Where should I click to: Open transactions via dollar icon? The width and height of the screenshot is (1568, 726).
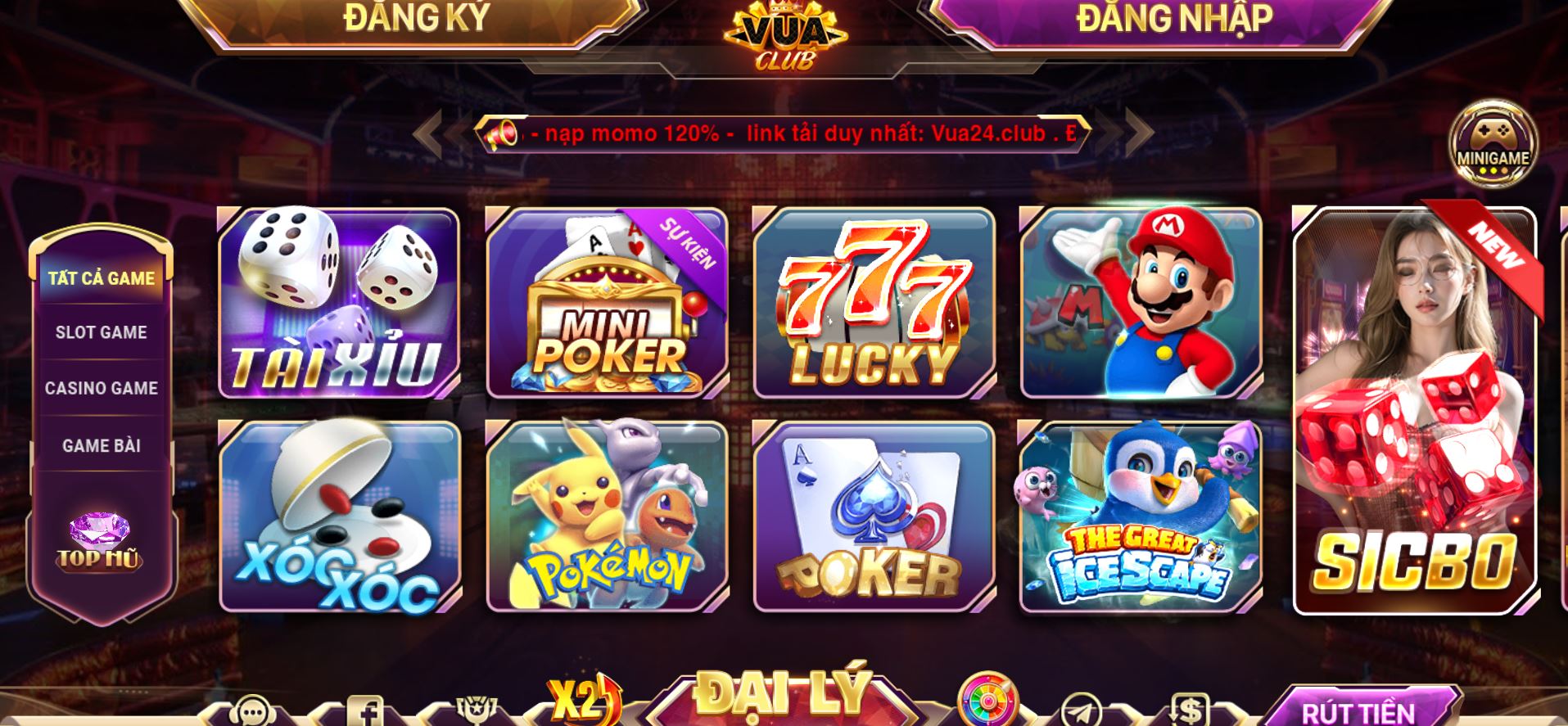click(x=1190, y=710)
